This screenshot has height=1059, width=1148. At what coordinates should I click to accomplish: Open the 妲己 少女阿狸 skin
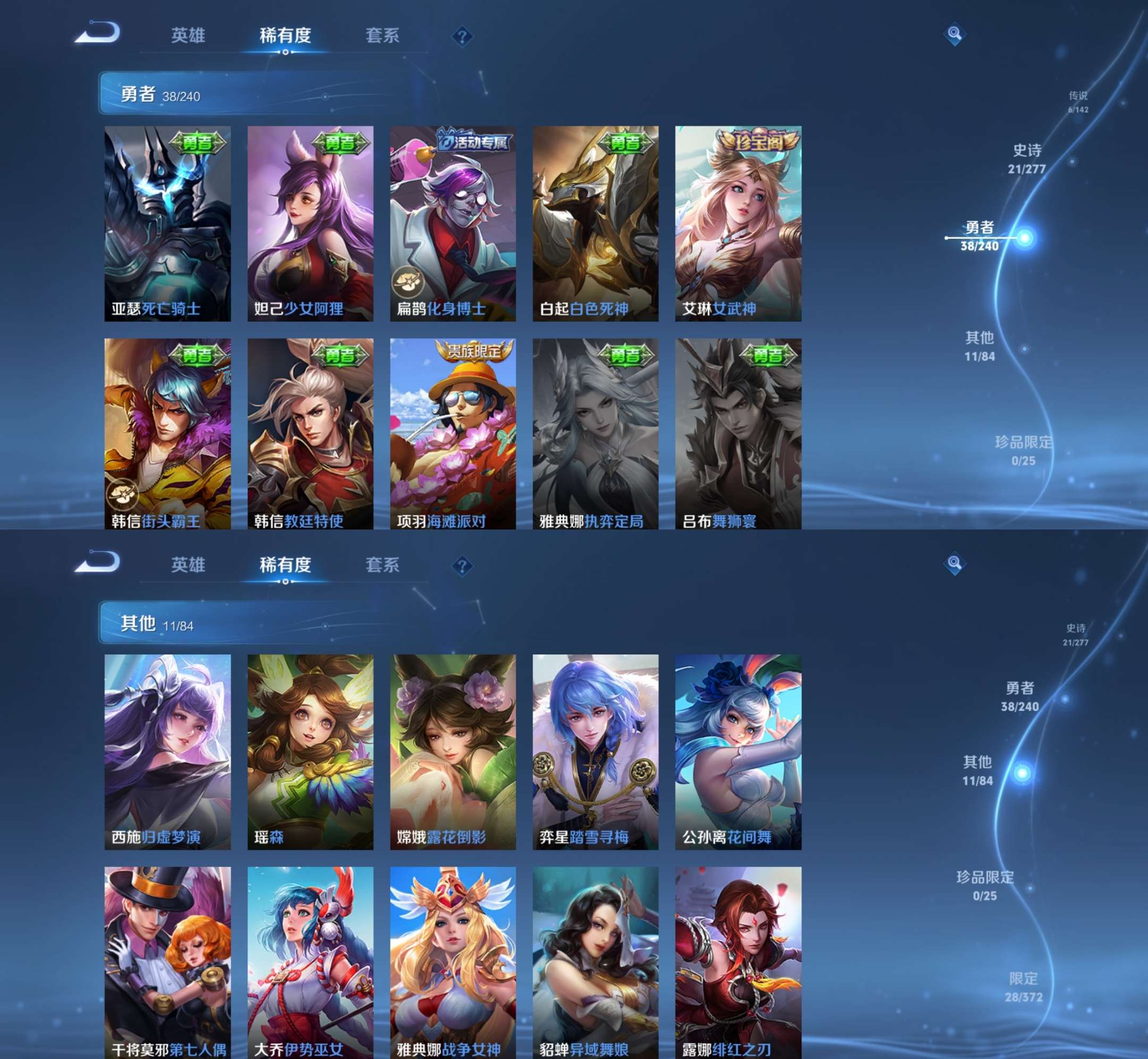[310, 223]
